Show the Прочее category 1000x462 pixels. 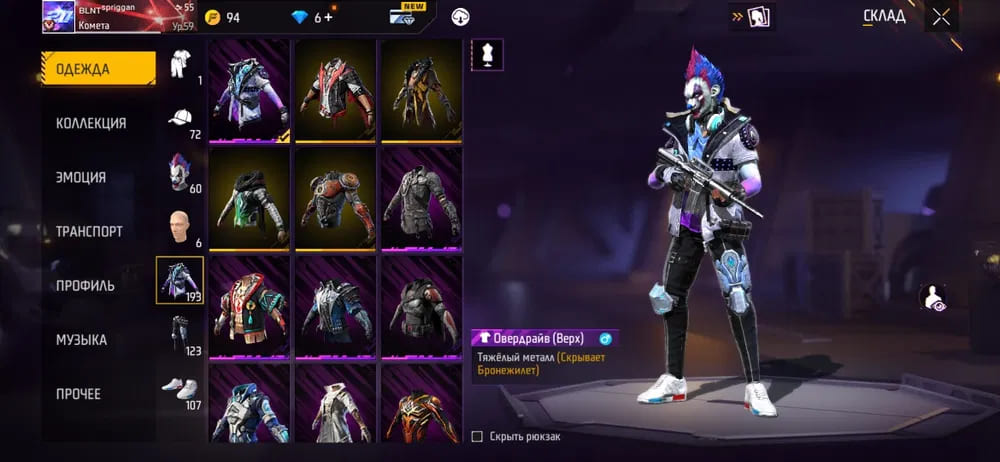click(78, 394)
